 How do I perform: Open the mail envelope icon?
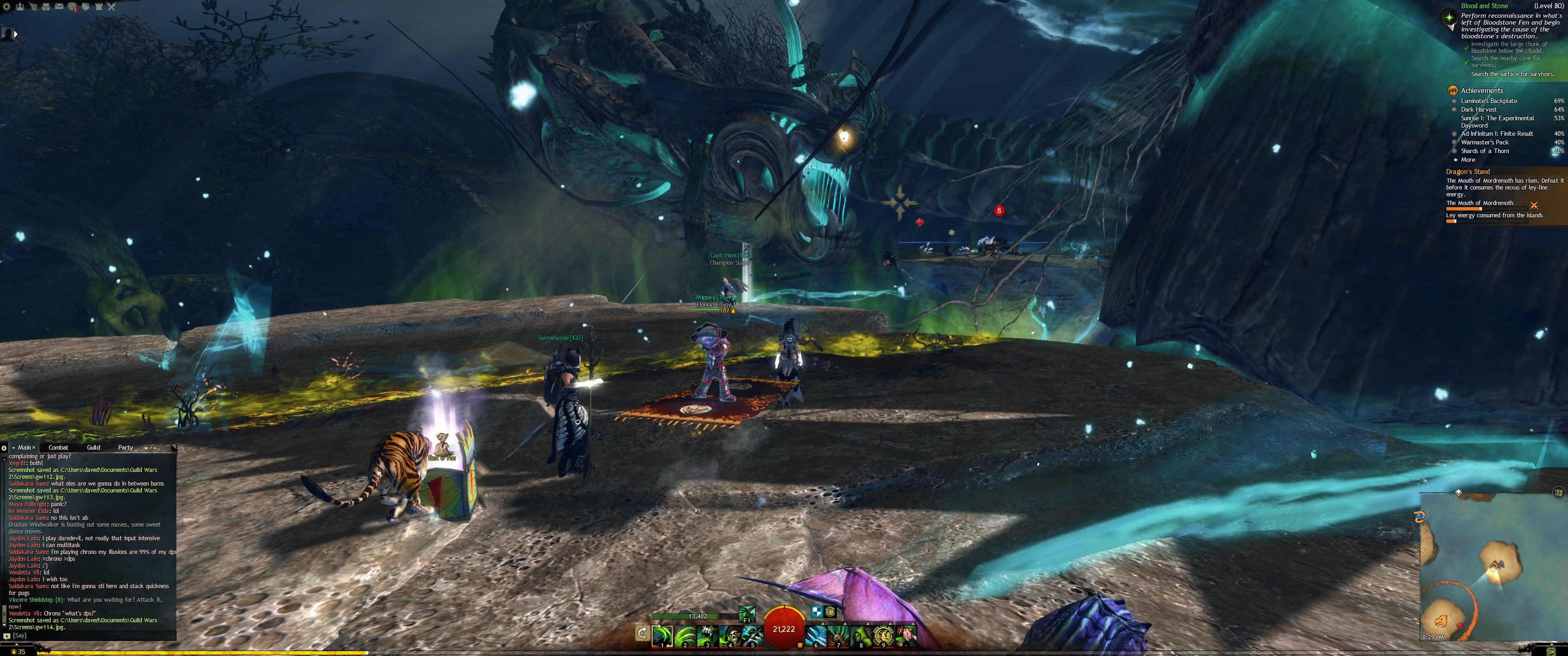pyautogui.click(x=59, y=7)
